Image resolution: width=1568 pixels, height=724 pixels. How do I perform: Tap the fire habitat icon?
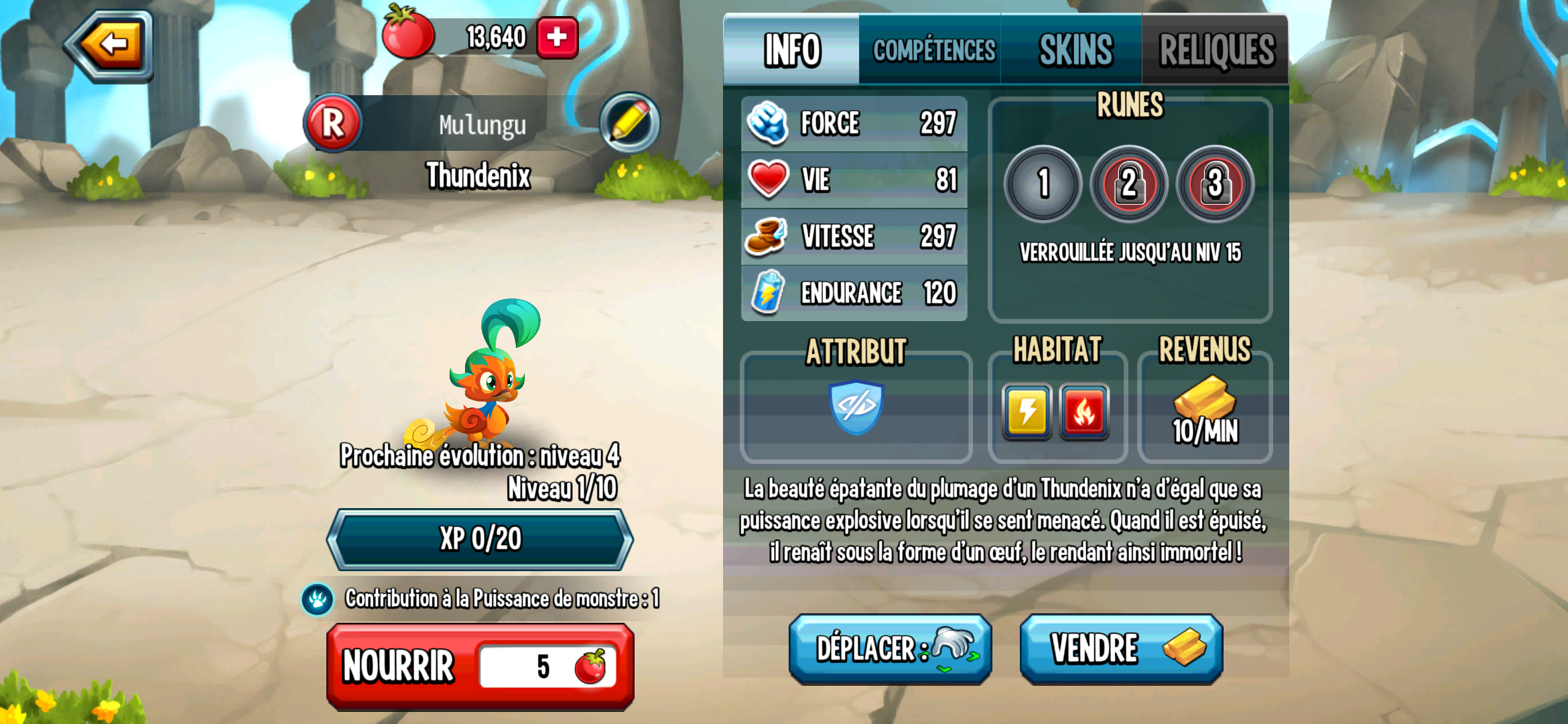1084,411
